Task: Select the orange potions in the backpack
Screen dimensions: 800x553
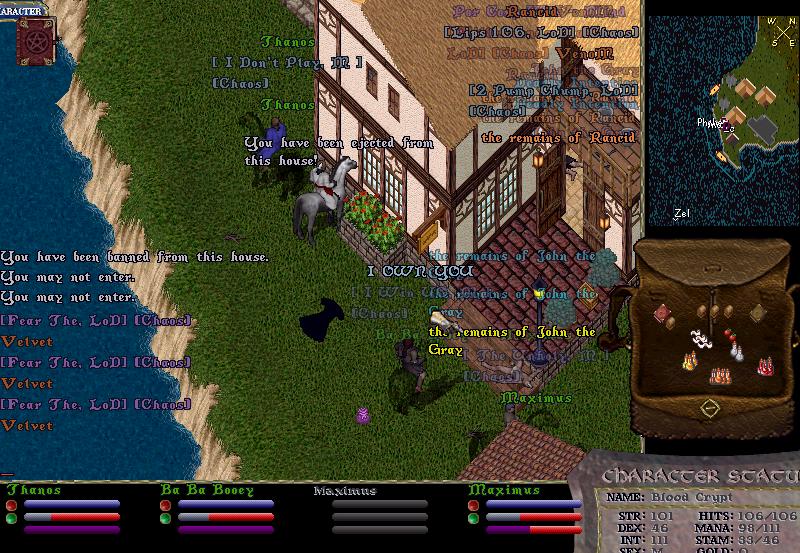Action: pos(719,376)
